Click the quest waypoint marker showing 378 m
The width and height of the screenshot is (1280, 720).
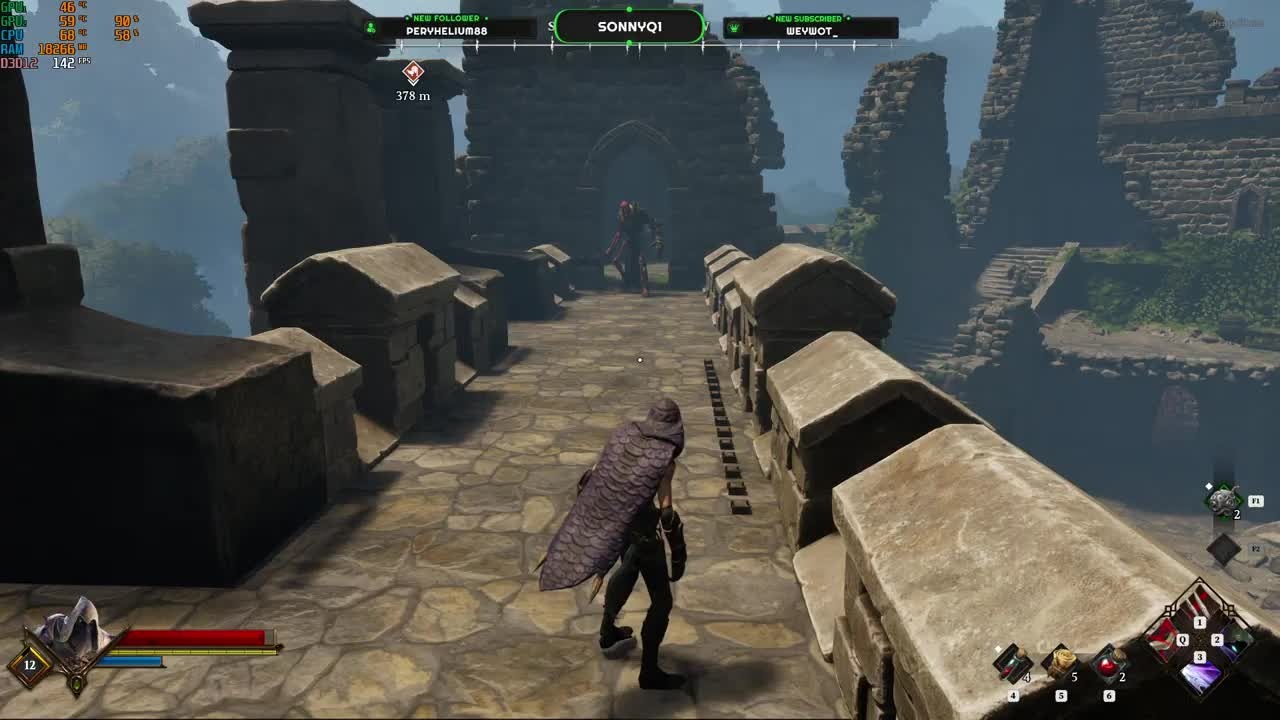pos(413,72)
